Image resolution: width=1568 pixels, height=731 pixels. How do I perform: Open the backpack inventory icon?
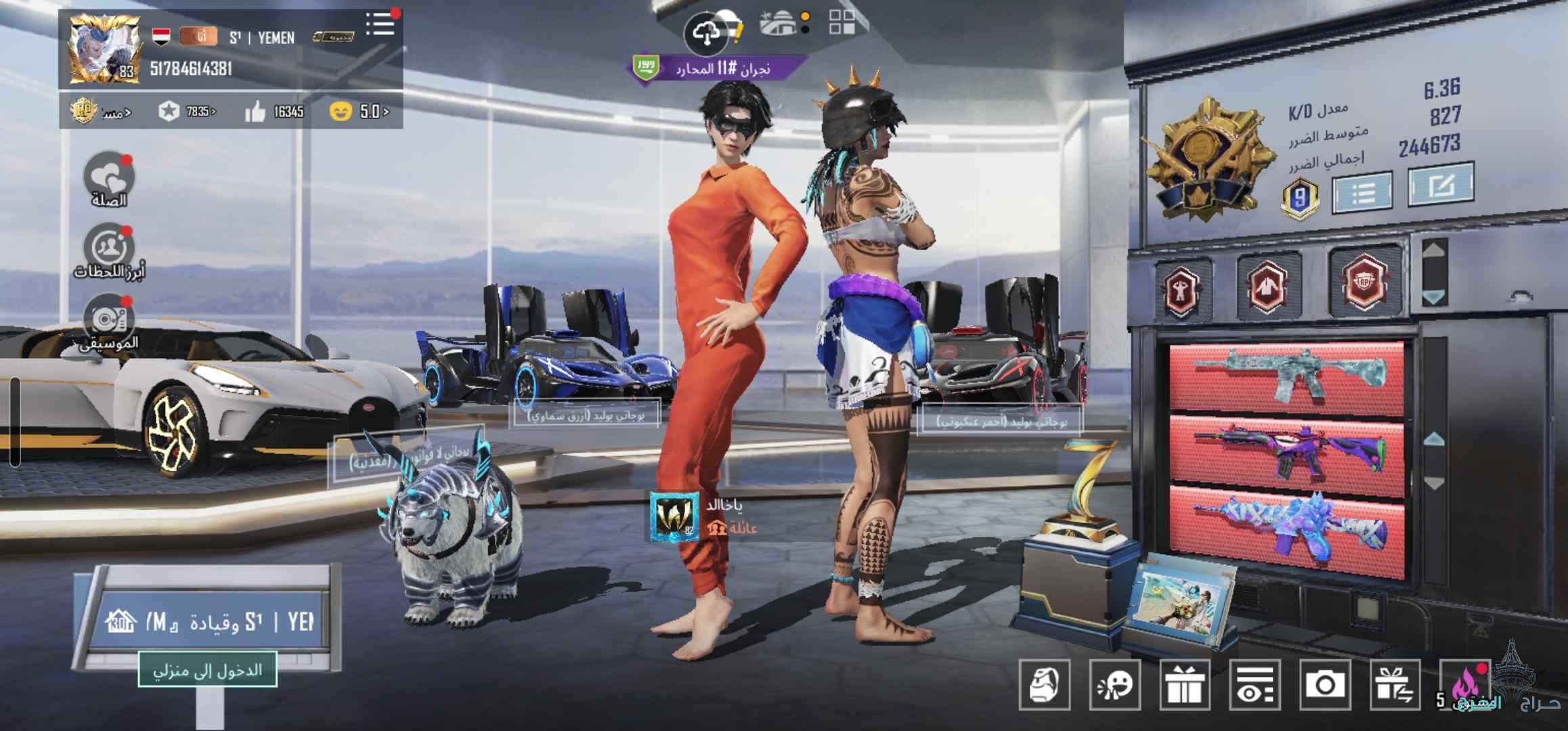coord(1045,685)
